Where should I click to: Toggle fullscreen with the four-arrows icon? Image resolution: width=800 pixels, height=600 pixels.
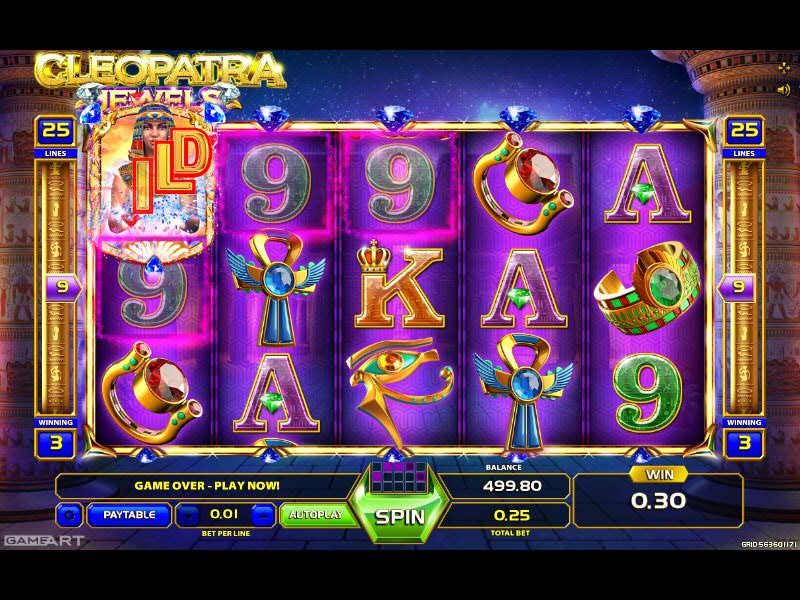783,68
